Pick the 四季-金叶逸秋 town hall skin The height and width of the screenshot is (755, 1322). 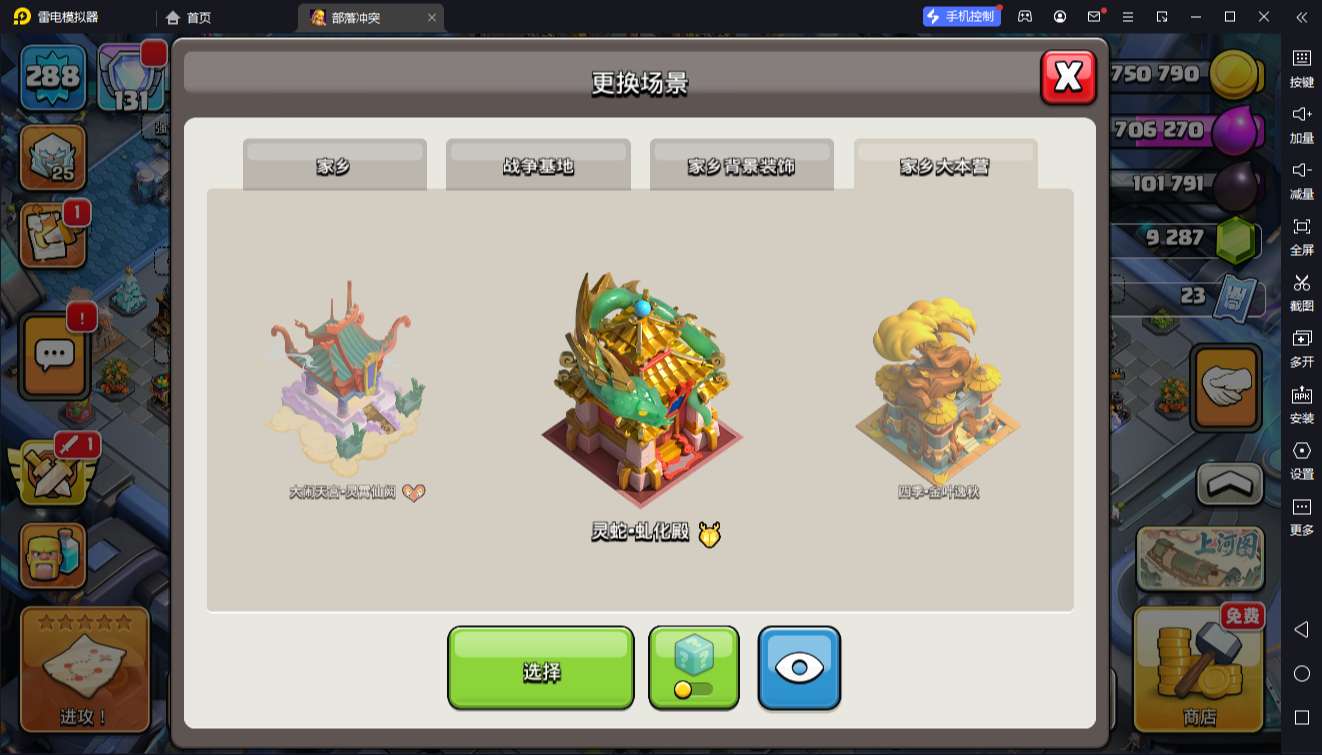point(938,392)
